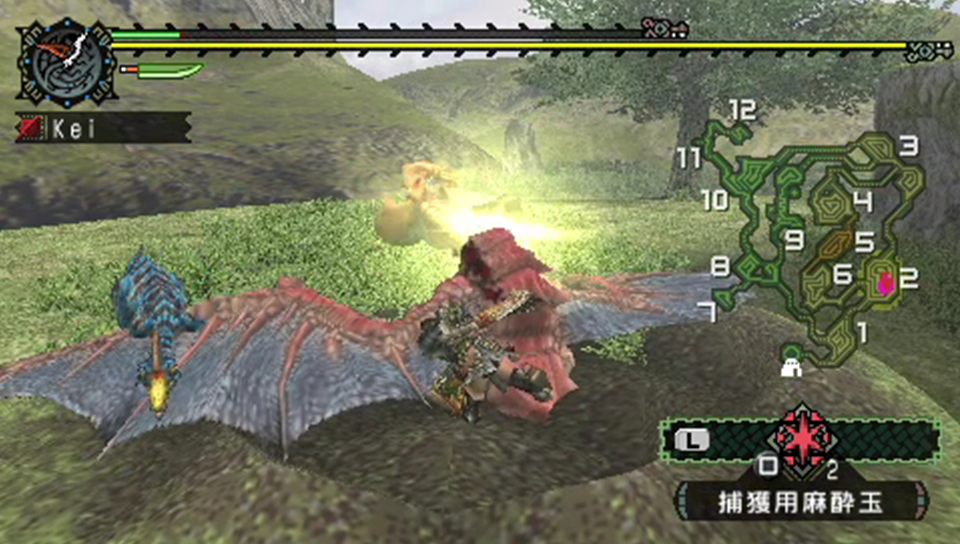Click the pink player marker on minimap
This screenshot has height=544, width=960.
(x=884, y=283)
